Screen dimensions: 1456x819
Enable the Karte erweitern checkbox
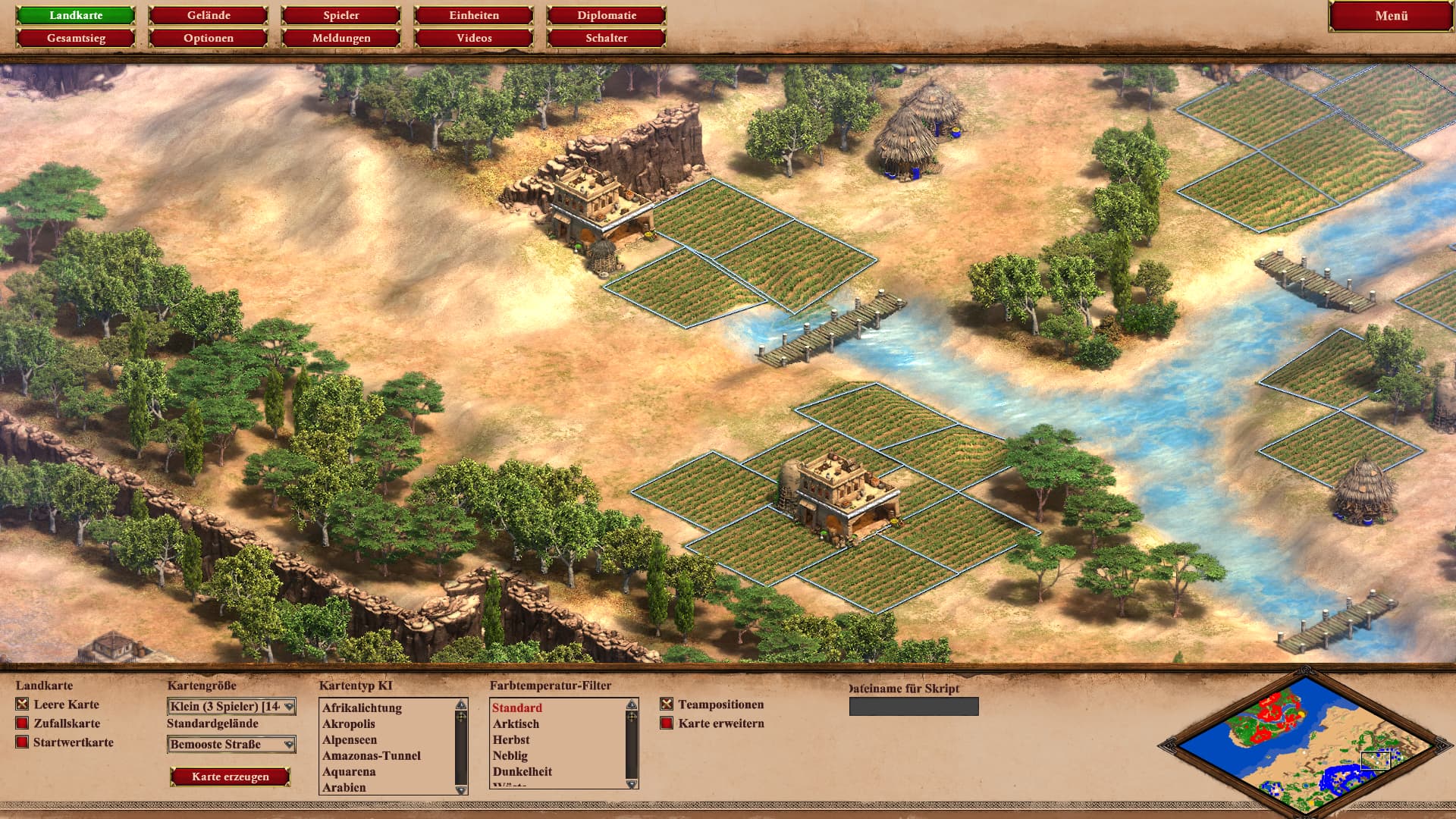point(667,723)
